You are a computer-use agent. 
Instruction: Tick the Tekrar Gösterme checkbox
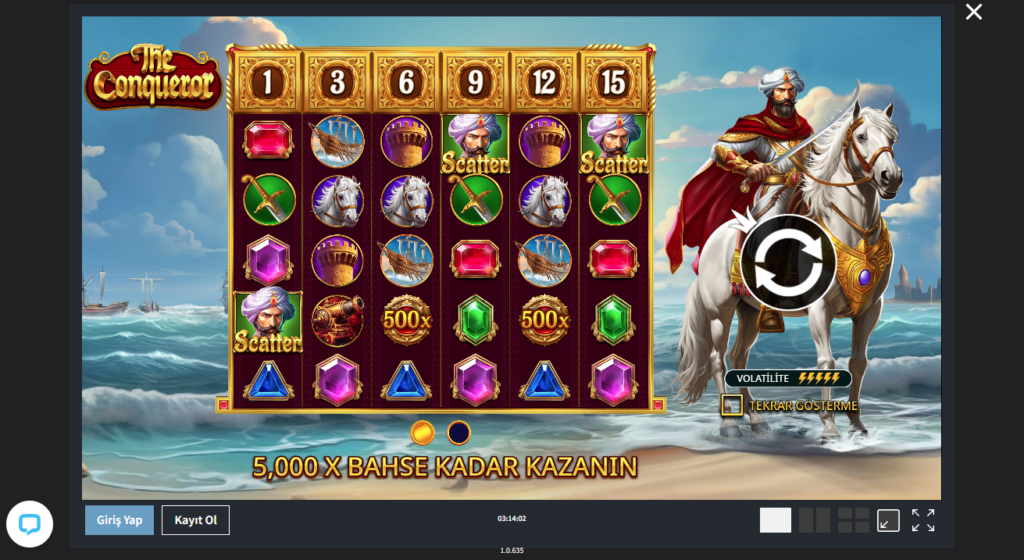(x=732, y=405)
